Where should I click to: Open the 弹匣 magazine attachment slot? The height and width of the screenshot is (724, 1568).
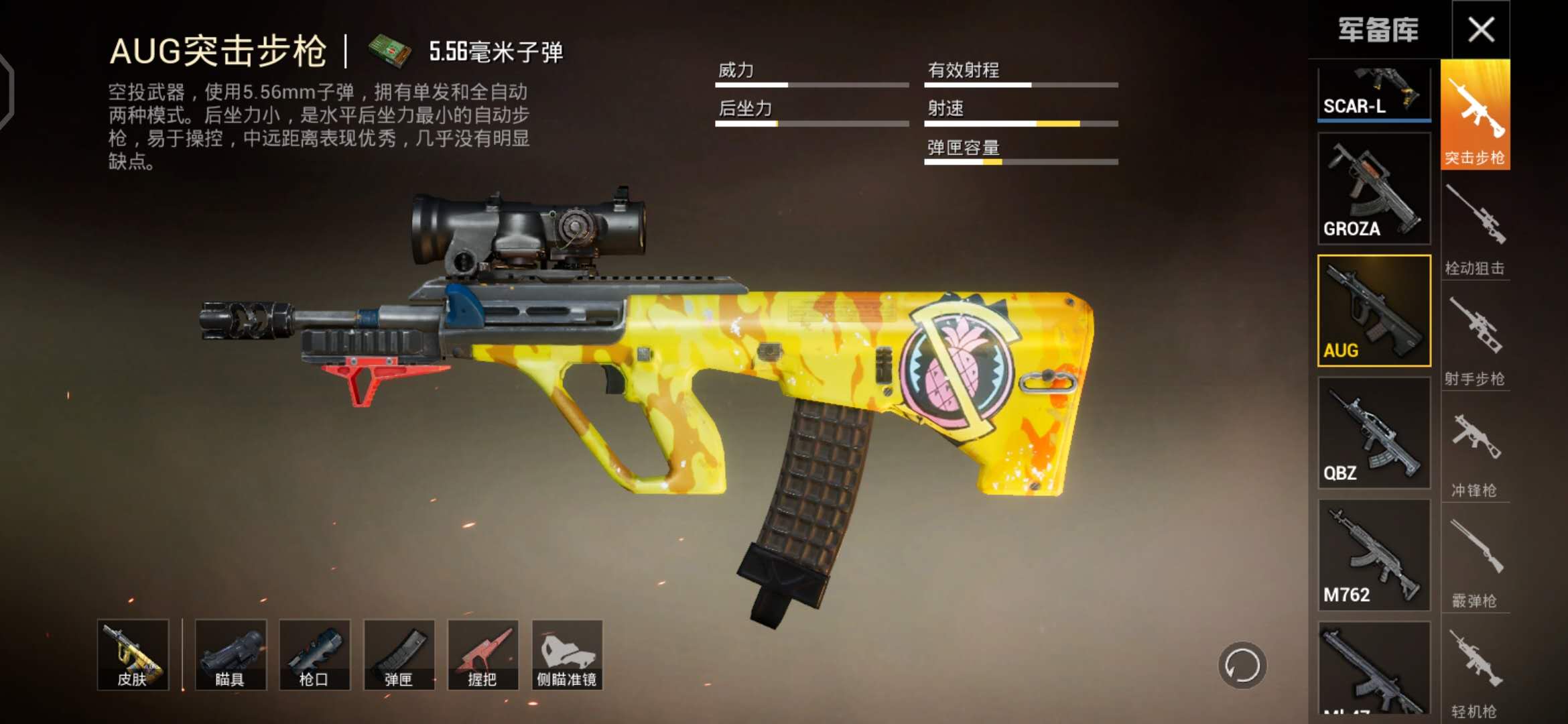pyautogui.click(x=399, y=654)
